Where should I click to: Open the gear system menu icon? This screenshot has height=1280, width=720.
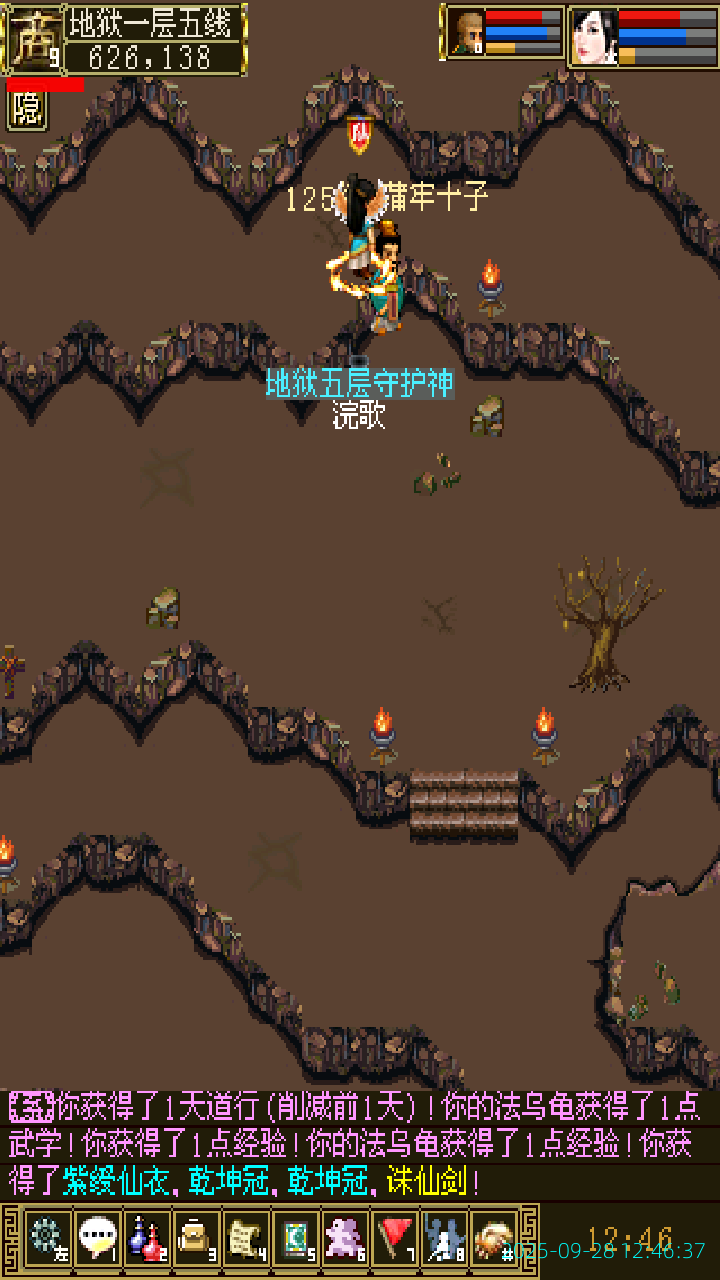[x=47, y=1239]
